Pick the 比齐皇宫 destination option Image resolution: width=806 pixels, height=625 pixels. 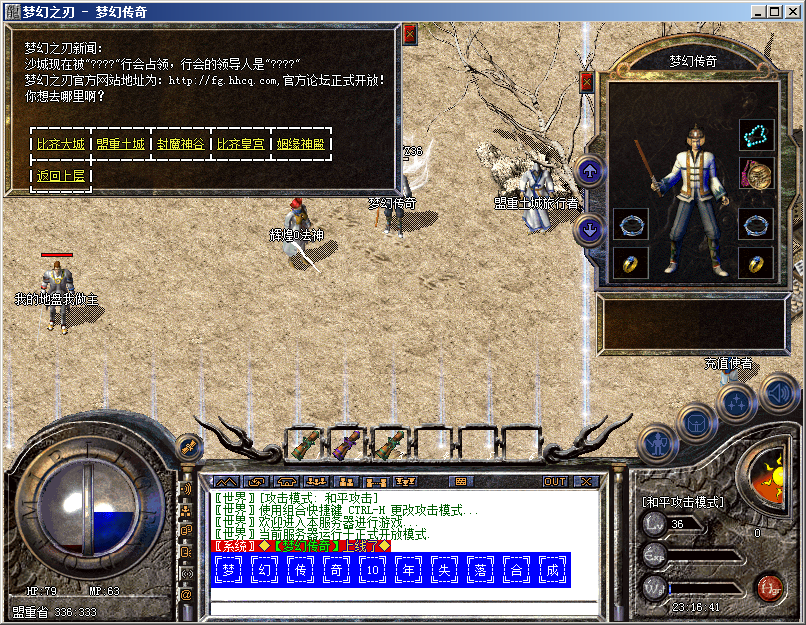coord(241,144)
